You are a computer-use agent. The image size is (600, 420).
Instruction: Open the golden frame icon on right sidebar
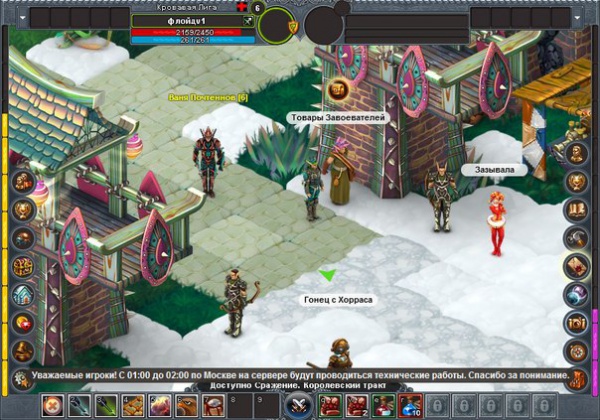[576, 322]
